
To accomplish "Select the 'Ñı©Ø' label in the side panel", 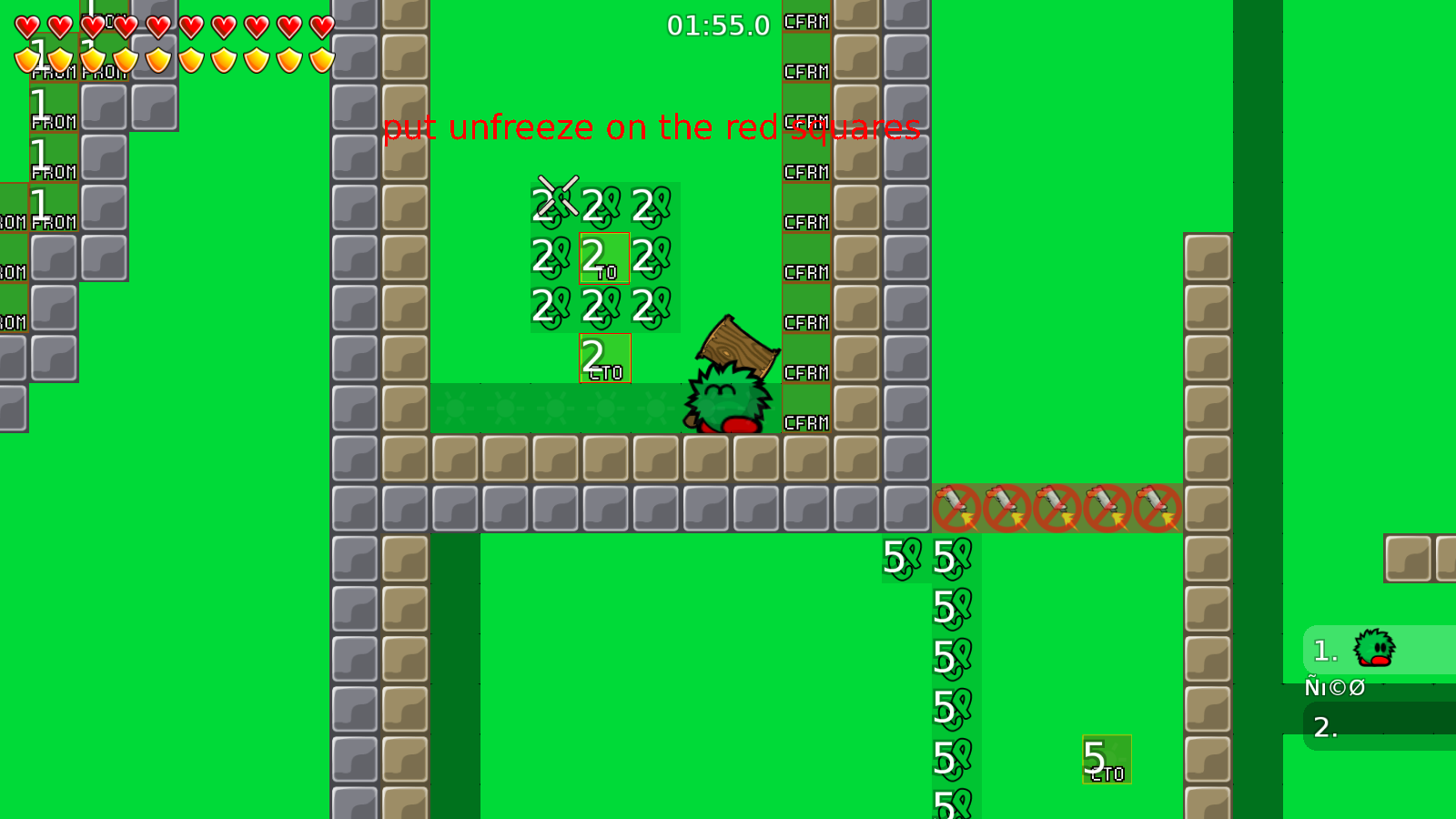I will click(1334, 688).
